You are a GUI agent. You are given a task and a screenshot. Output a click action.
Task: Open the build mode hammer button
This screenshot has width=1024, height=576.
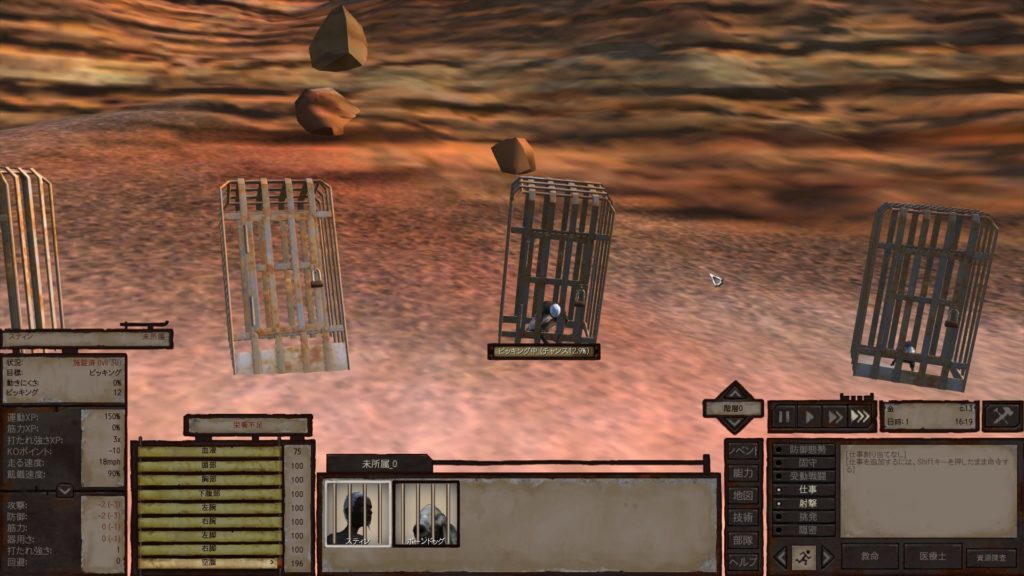coord(1001,416)
